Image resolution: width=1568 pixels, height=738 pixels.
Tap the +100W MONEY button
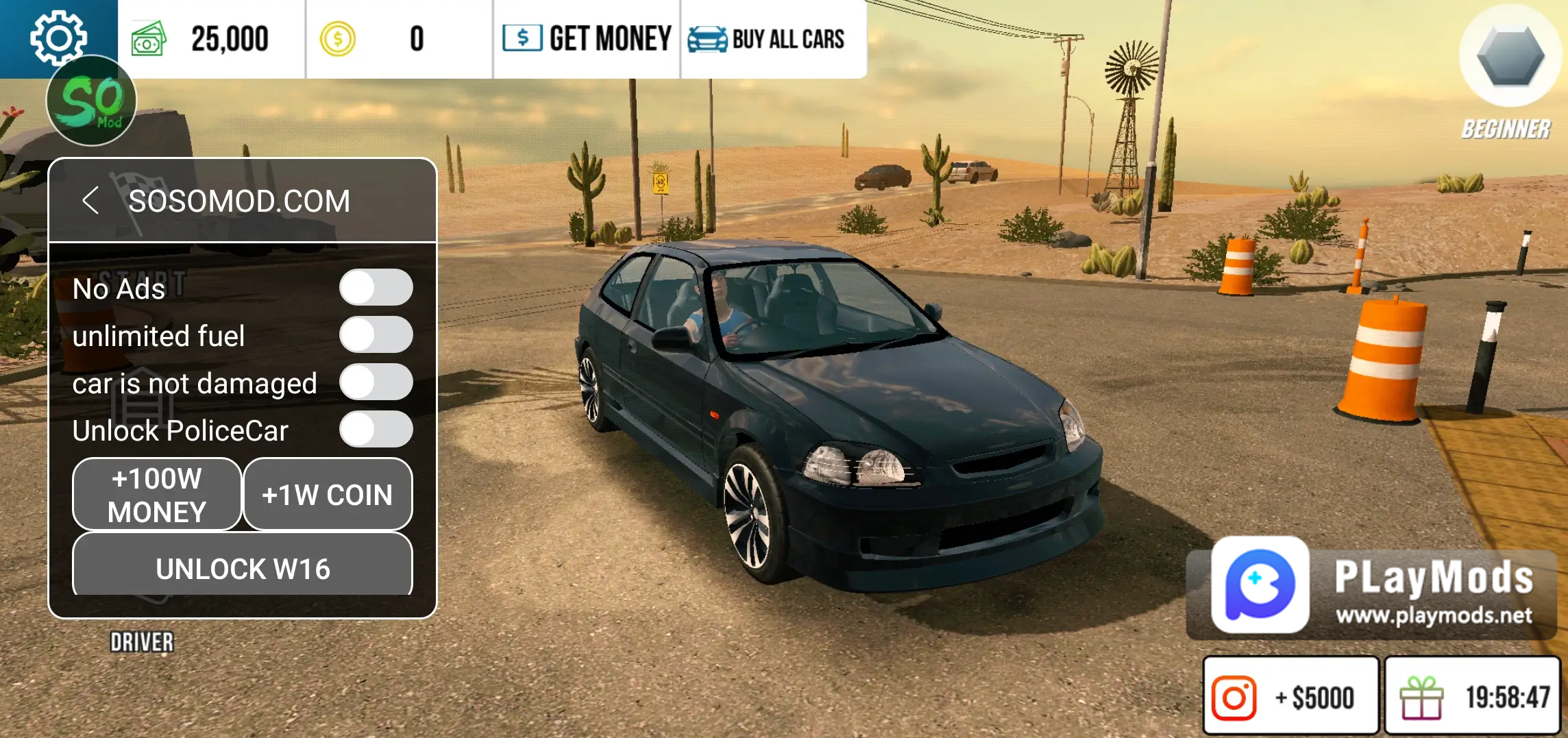point(157,495)
